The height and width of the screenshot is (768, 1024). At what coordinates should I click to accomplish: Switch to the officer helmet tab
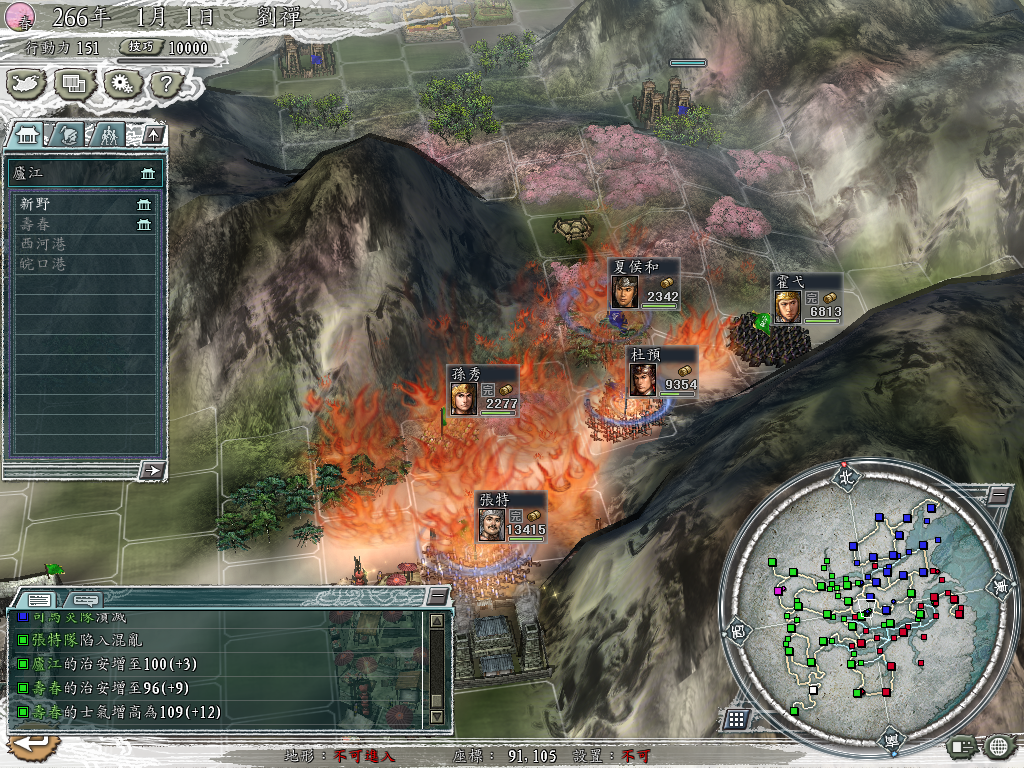point(68,133)
